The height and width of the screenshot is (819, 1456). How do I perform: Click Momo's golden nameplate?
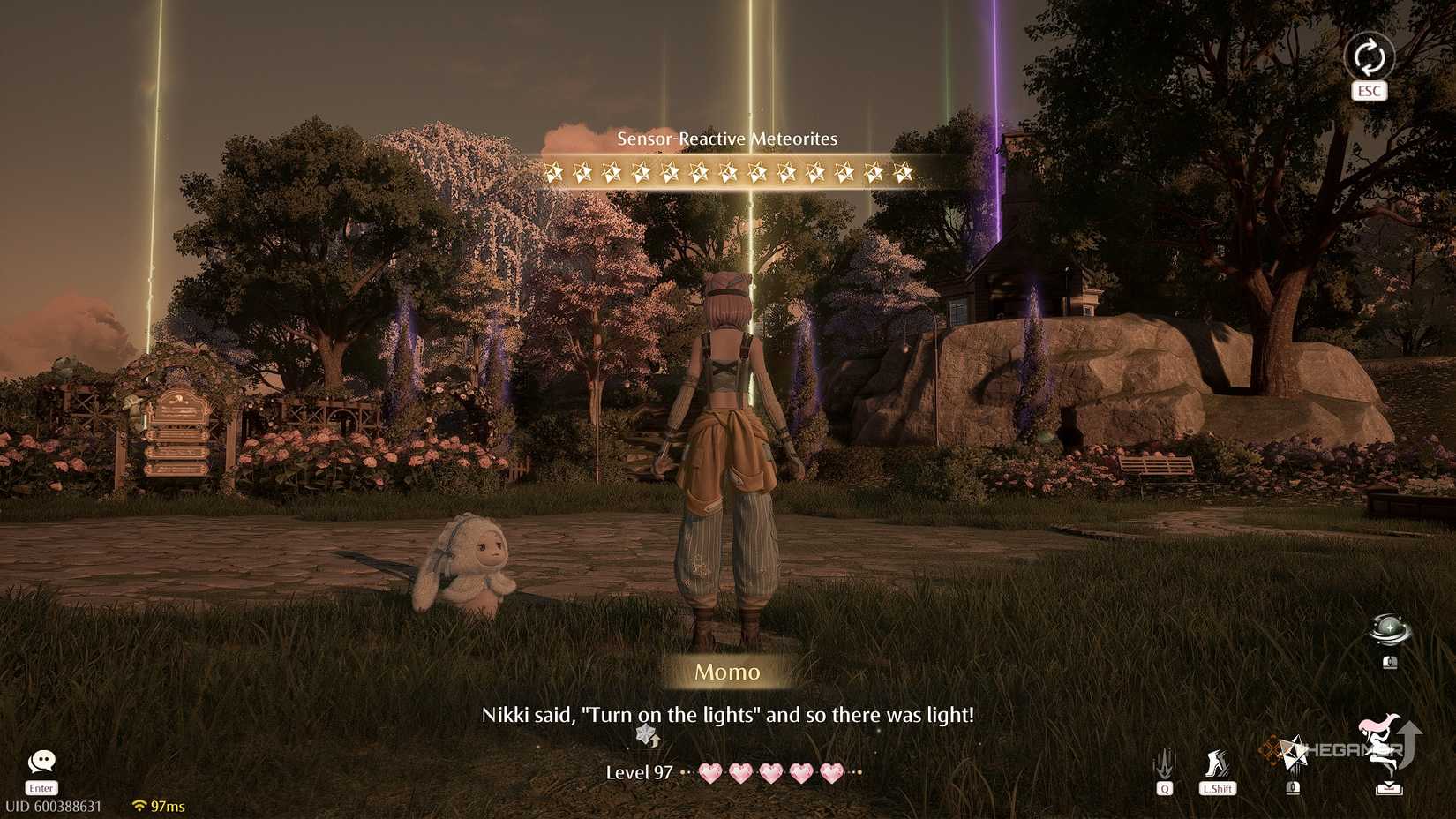pos(728,672)
